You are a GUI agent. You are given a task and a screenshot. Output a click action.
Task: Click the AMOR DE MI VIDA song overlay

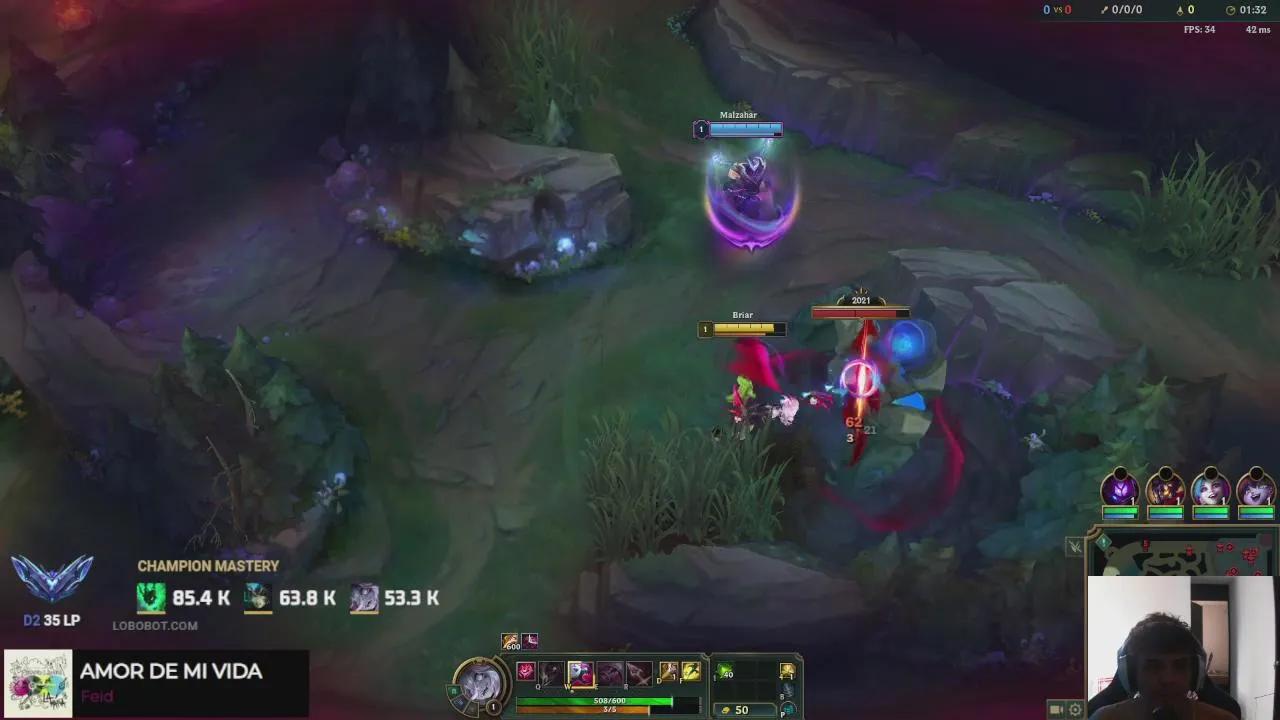point(160,680)
